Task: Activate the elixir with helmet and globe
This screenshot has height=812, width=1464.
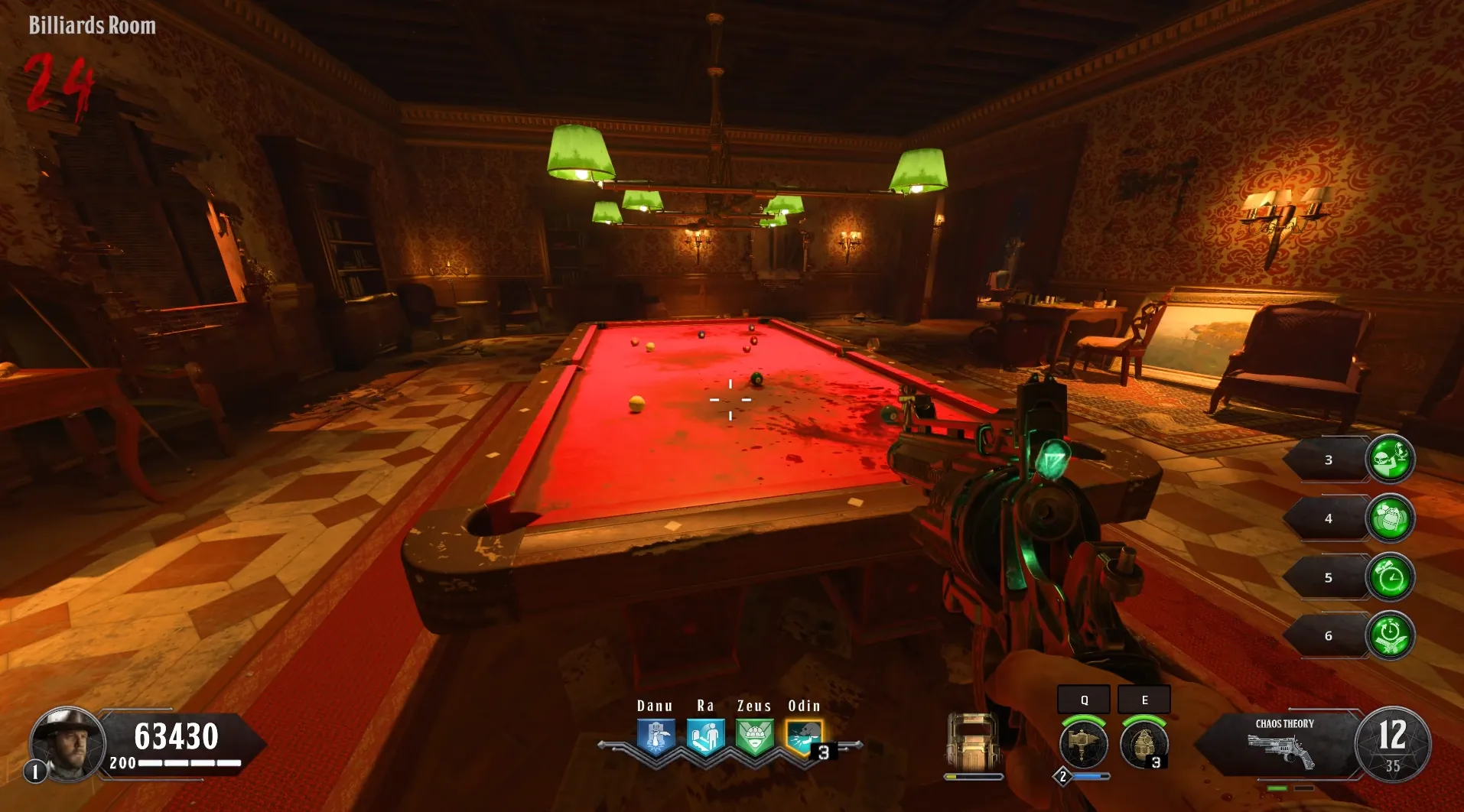Action: 1390,460
